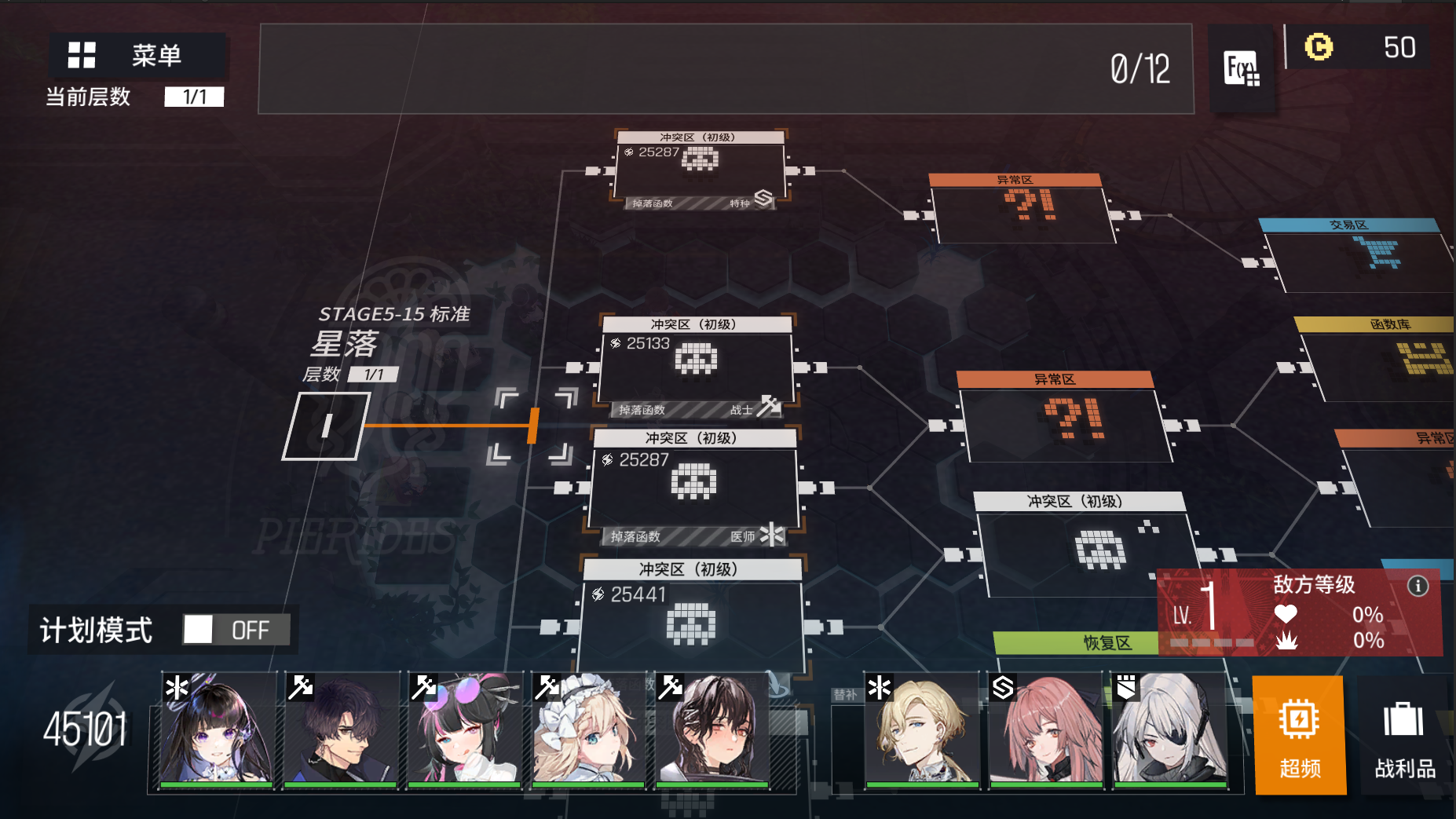Select the 冲突区 node with power 25133
Viewport: 1456px width, 819px height.
(x=696, y=366)
